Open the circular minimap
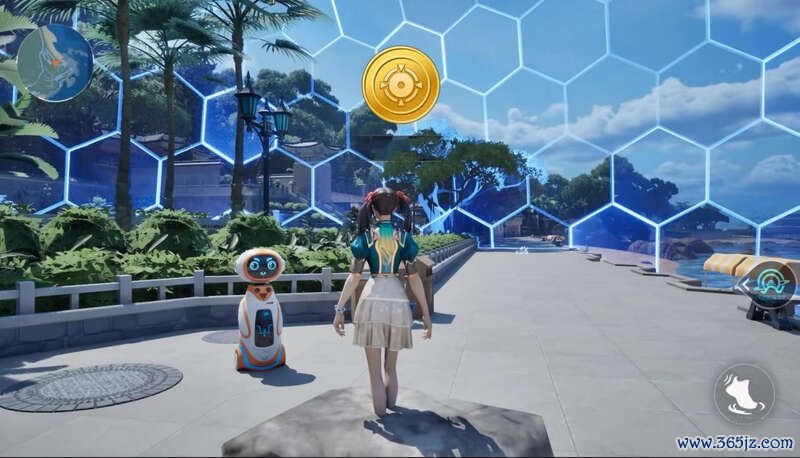 pos(54,63)
